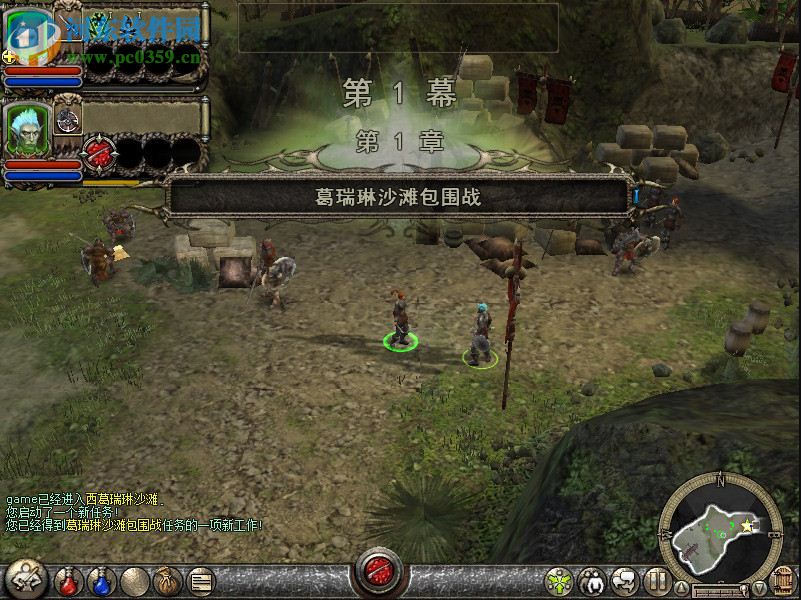801x600 pixels.
Task: Click the green party formation arrows button
Action: coord(559,580)
